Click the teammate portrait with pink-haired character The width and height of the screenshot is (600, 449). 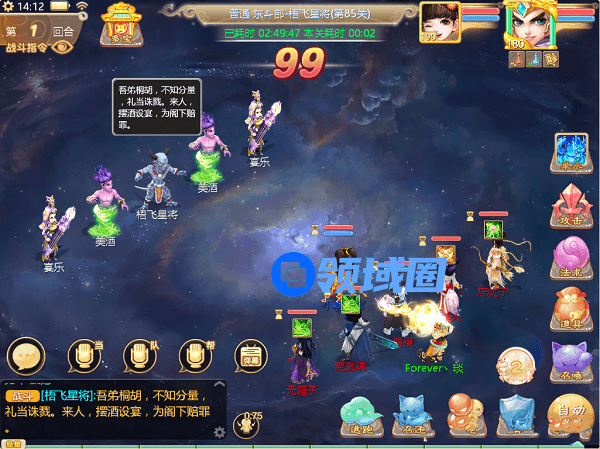coord(439,21)
